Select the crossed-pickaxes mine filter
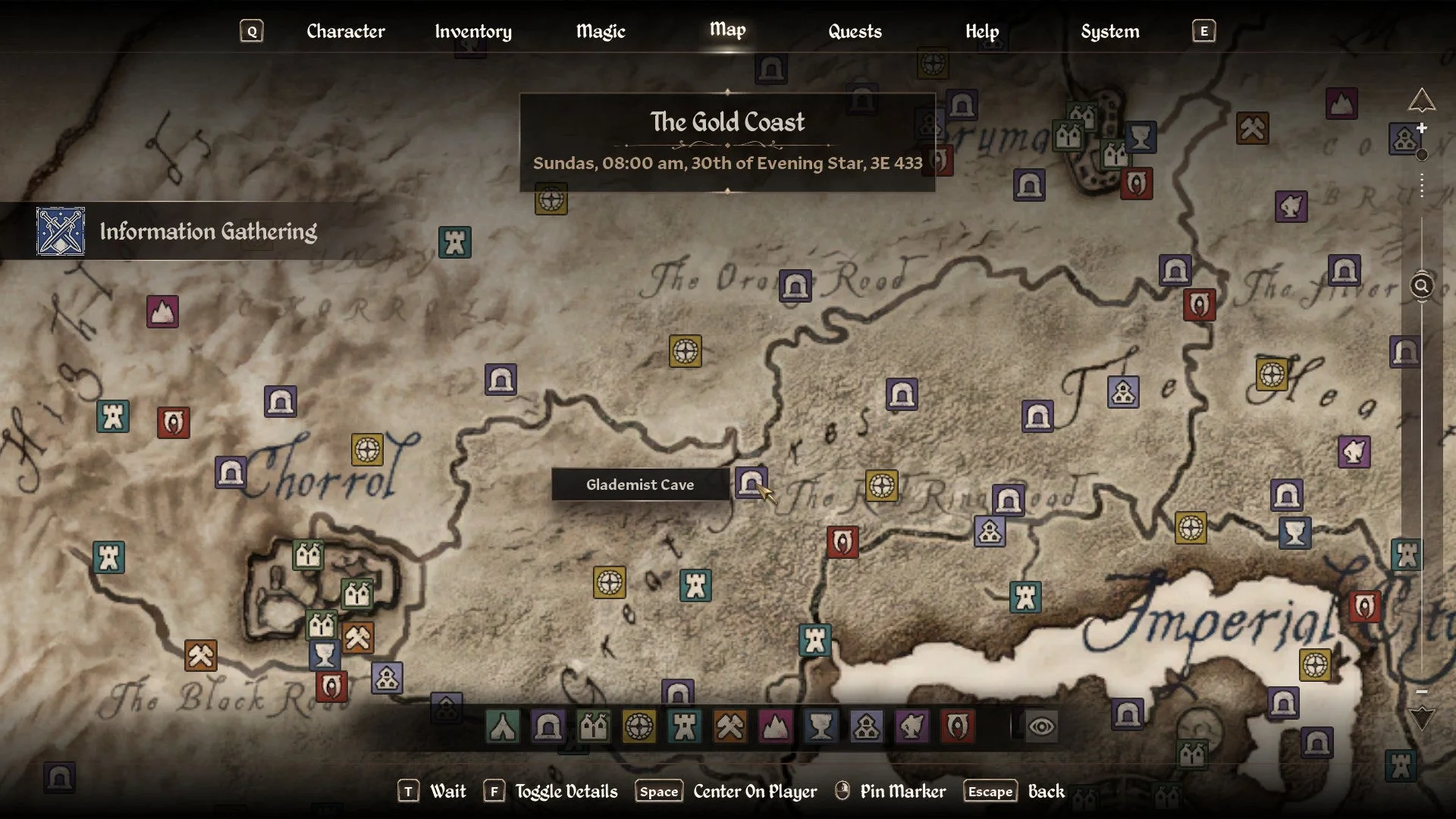This screenshot has width=1456, height=819. point(730,726)
